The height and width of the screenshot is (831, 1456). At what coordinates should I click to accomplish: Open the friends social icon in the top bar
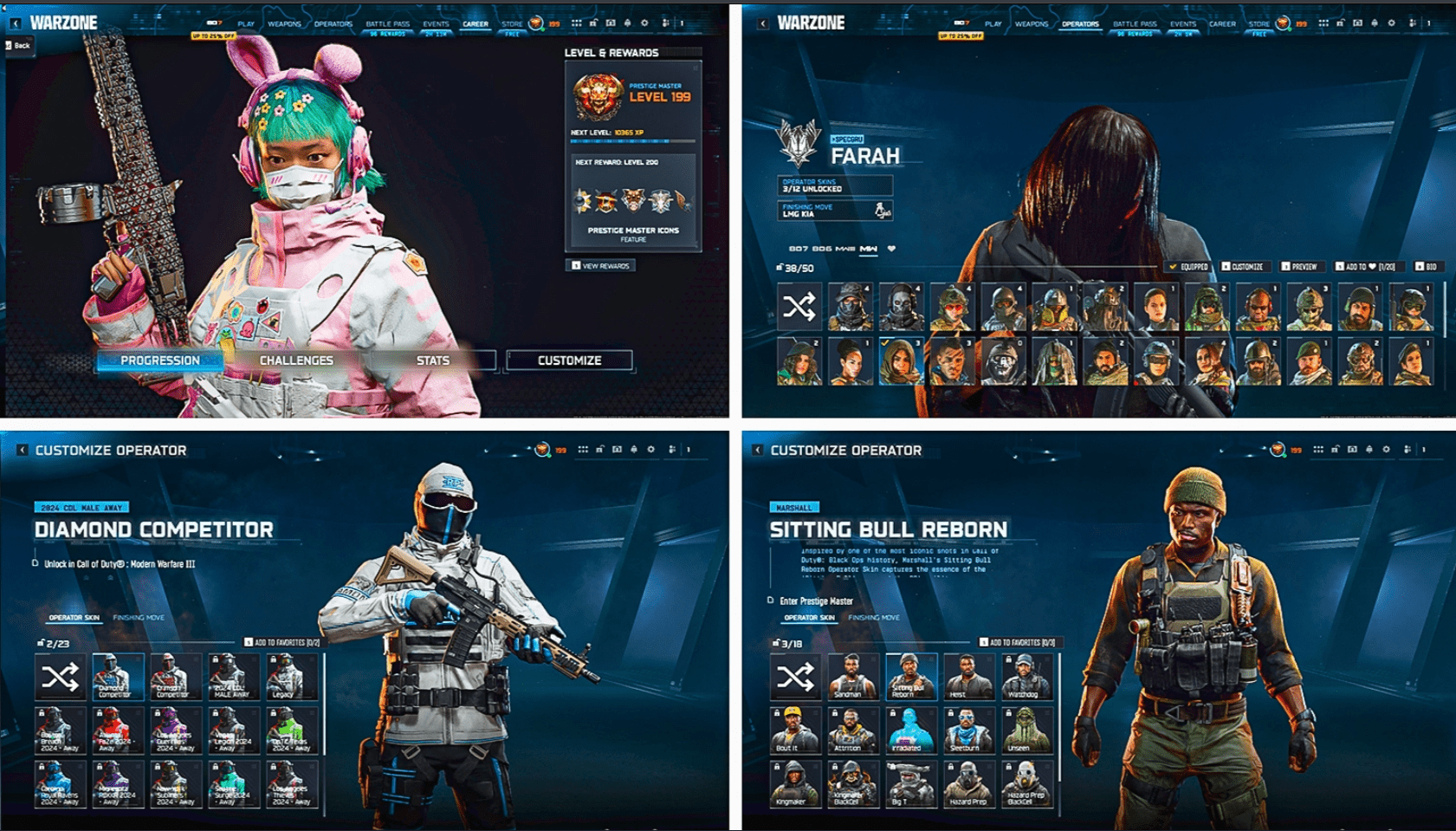(665, 23)
